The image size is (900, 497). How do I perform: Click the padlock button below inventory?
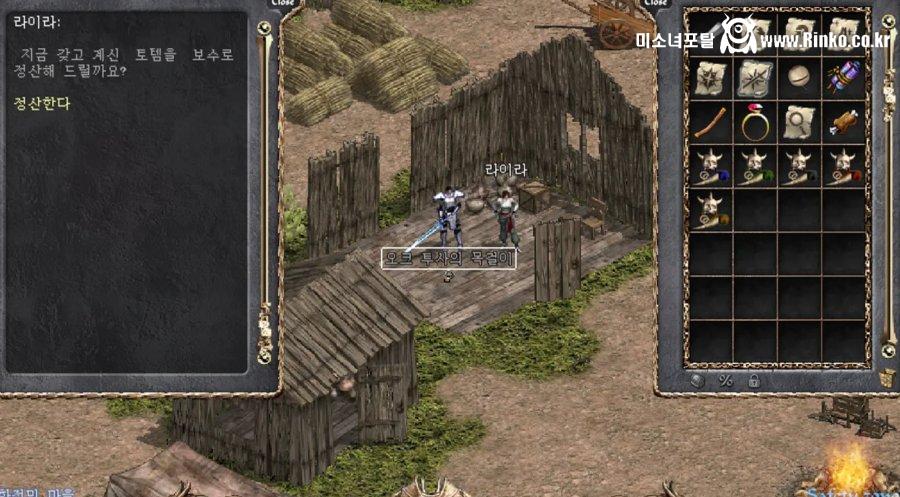[x=753, y=380]
